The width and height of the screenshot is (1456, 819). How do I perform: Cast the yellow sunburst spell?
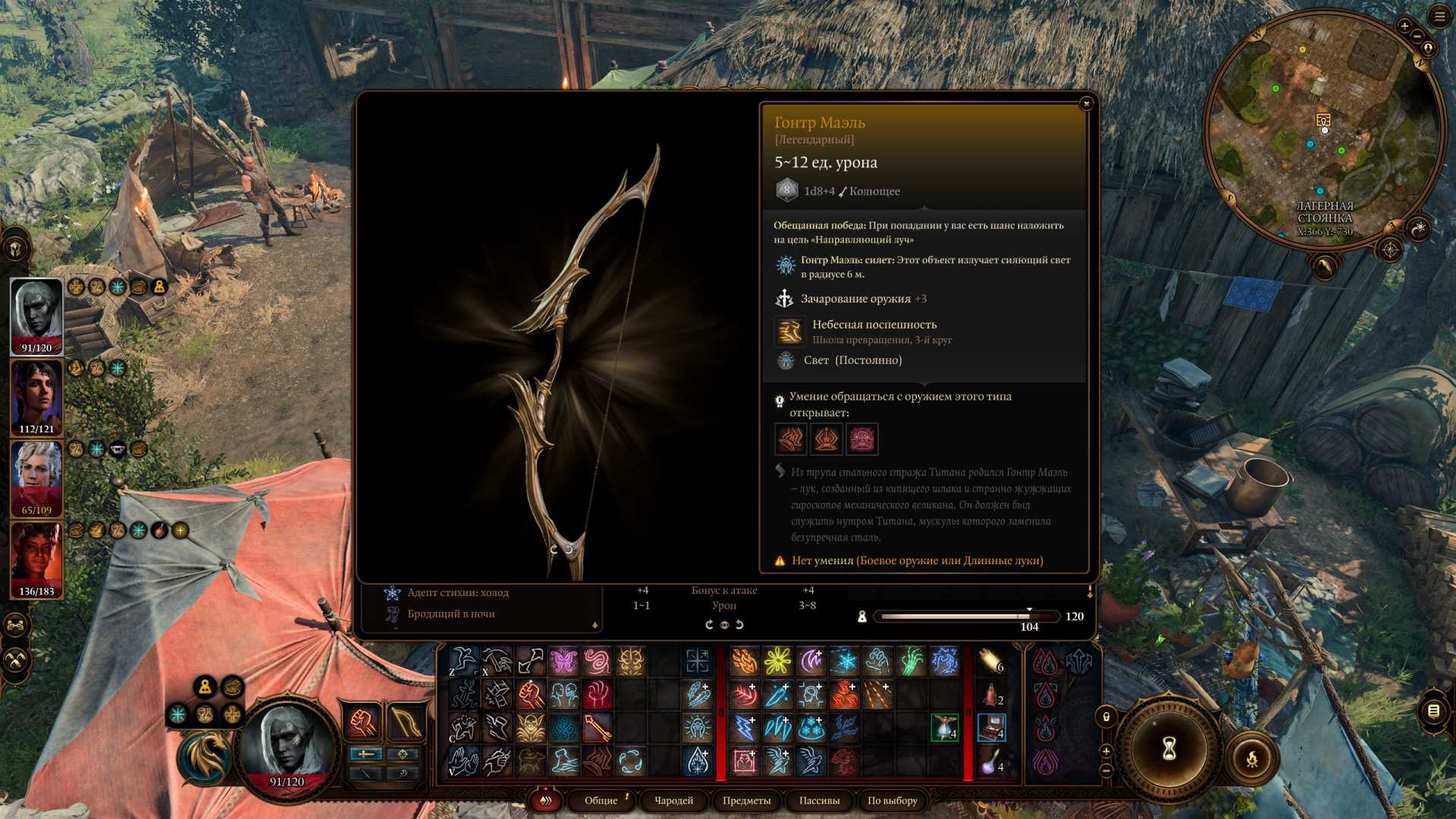[x=777, y=661]
